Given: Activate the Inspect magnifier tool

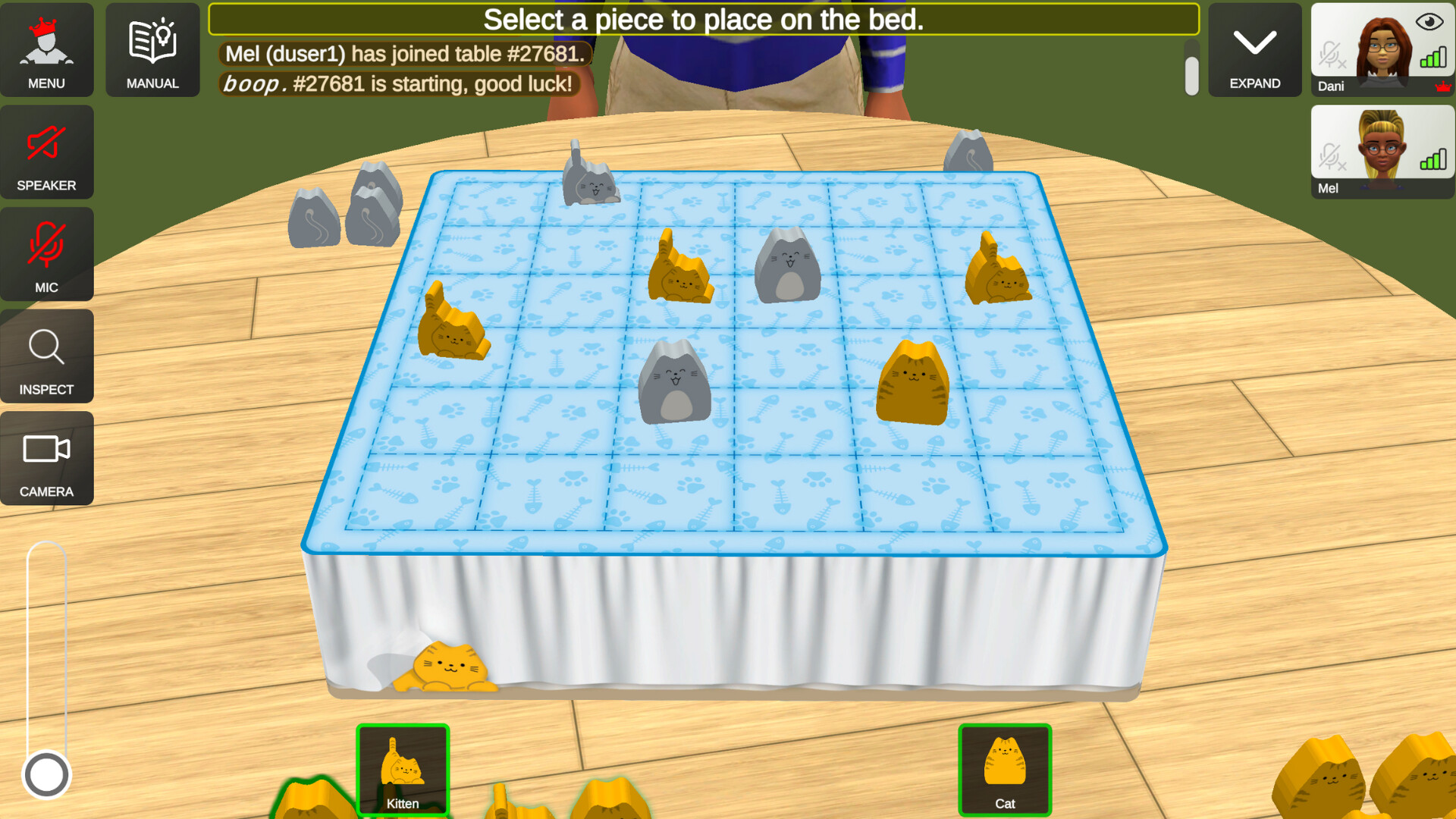Looking at the screenshot, I should coord(46,356).
